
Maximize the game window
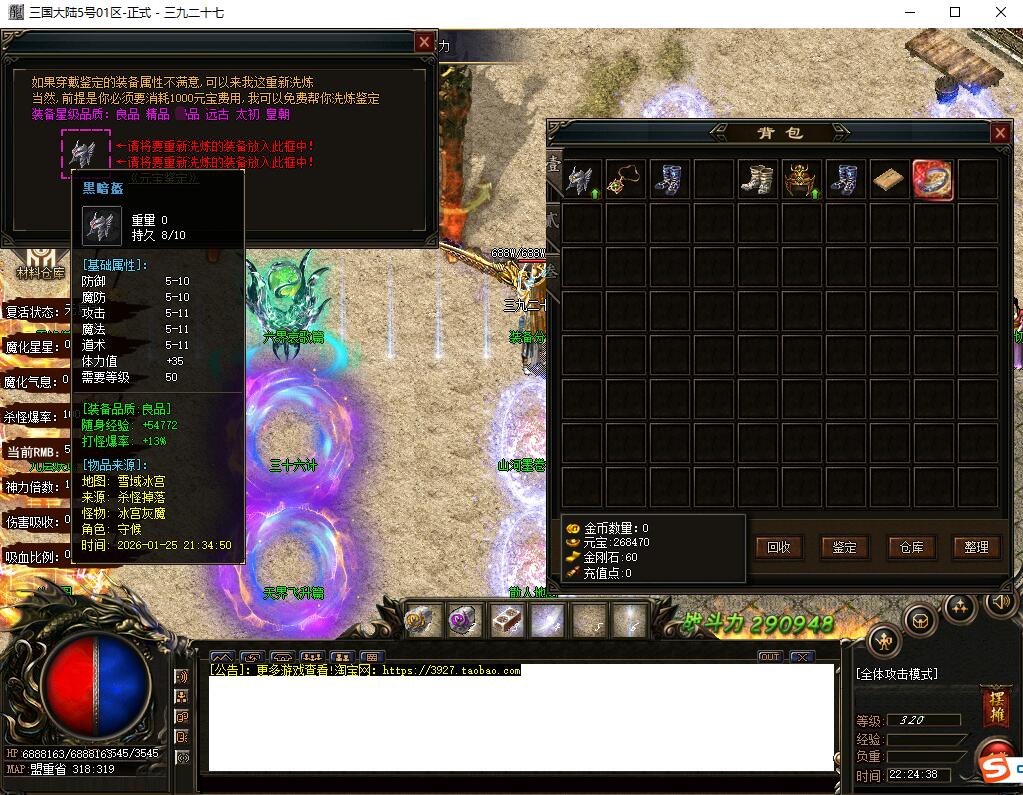954,13
